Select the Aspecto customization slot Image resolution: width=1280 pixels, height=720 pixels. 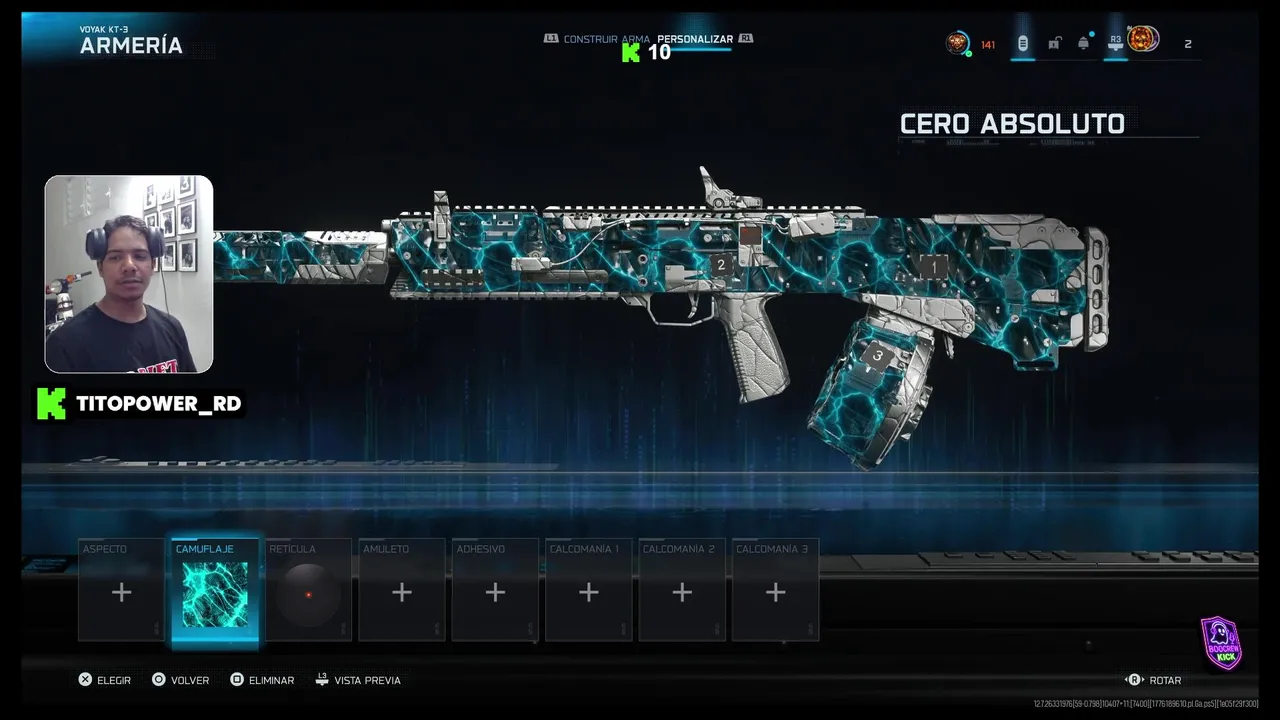coord(121,591)
